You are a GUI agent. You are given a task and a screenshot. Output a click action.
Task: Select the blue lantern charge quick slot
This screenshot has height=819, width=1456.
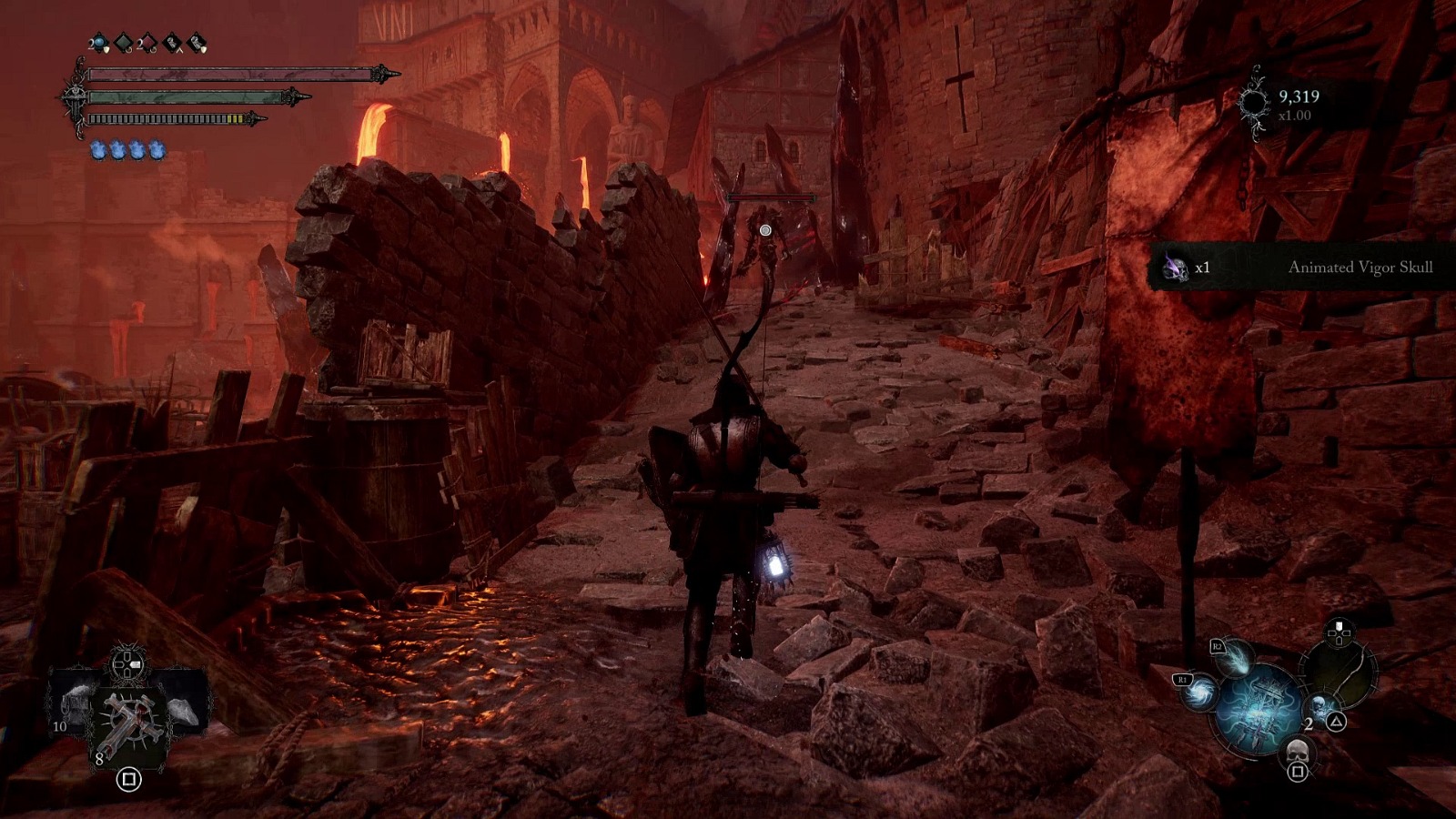pos(97,43)
